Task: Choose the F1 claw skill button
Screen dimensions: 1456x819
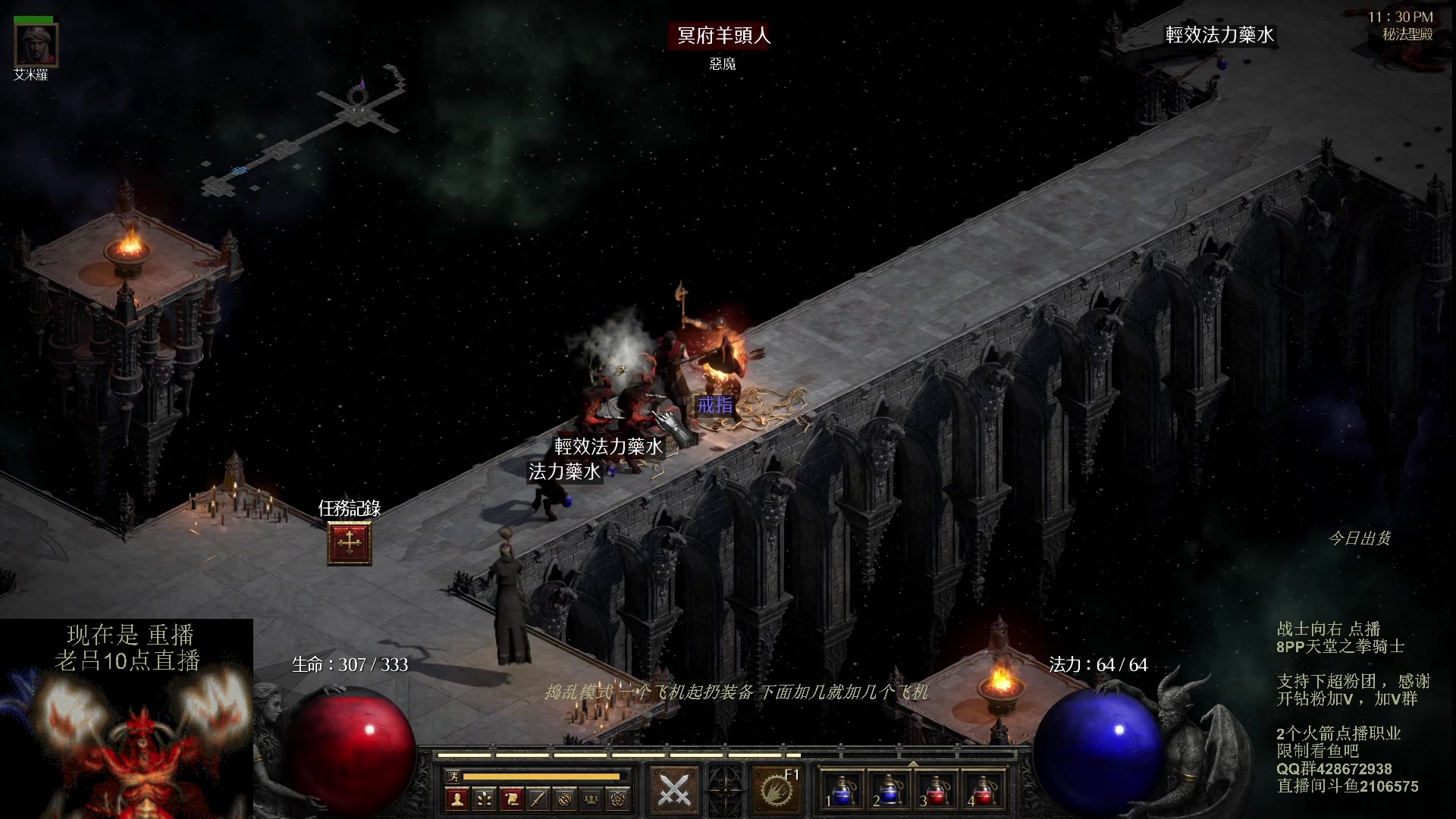Action: 776,791
